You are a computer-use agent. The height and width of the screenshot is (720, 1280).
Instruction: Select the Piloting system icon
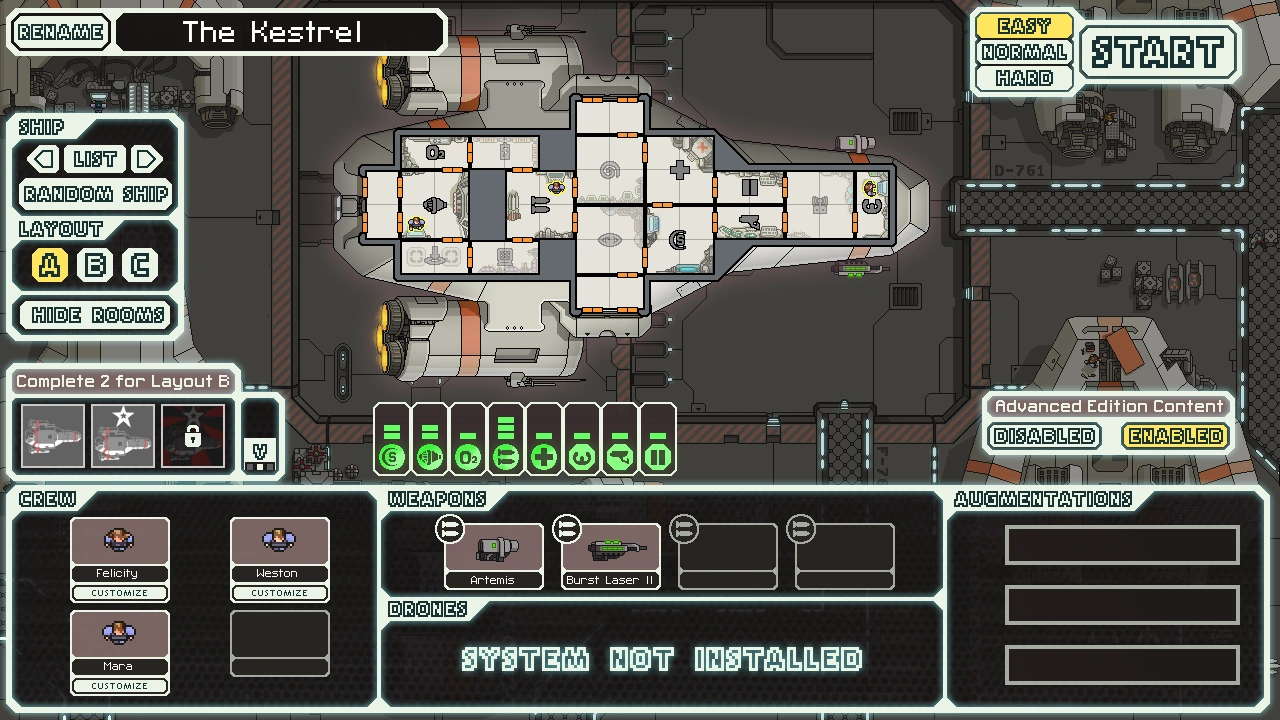click(581, 455)
